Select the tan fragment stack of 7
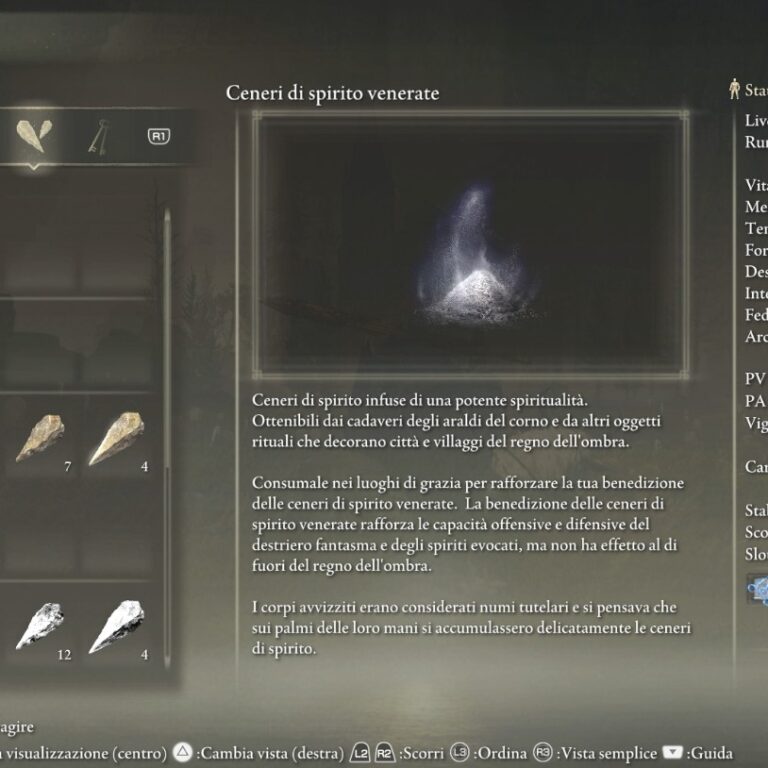 click(x=41, y=438)
